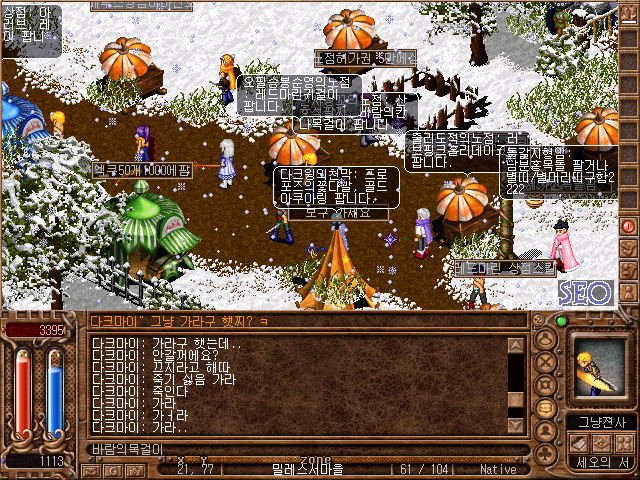
Task: Select the crossed swords round button
Action: tap(546, 362)
